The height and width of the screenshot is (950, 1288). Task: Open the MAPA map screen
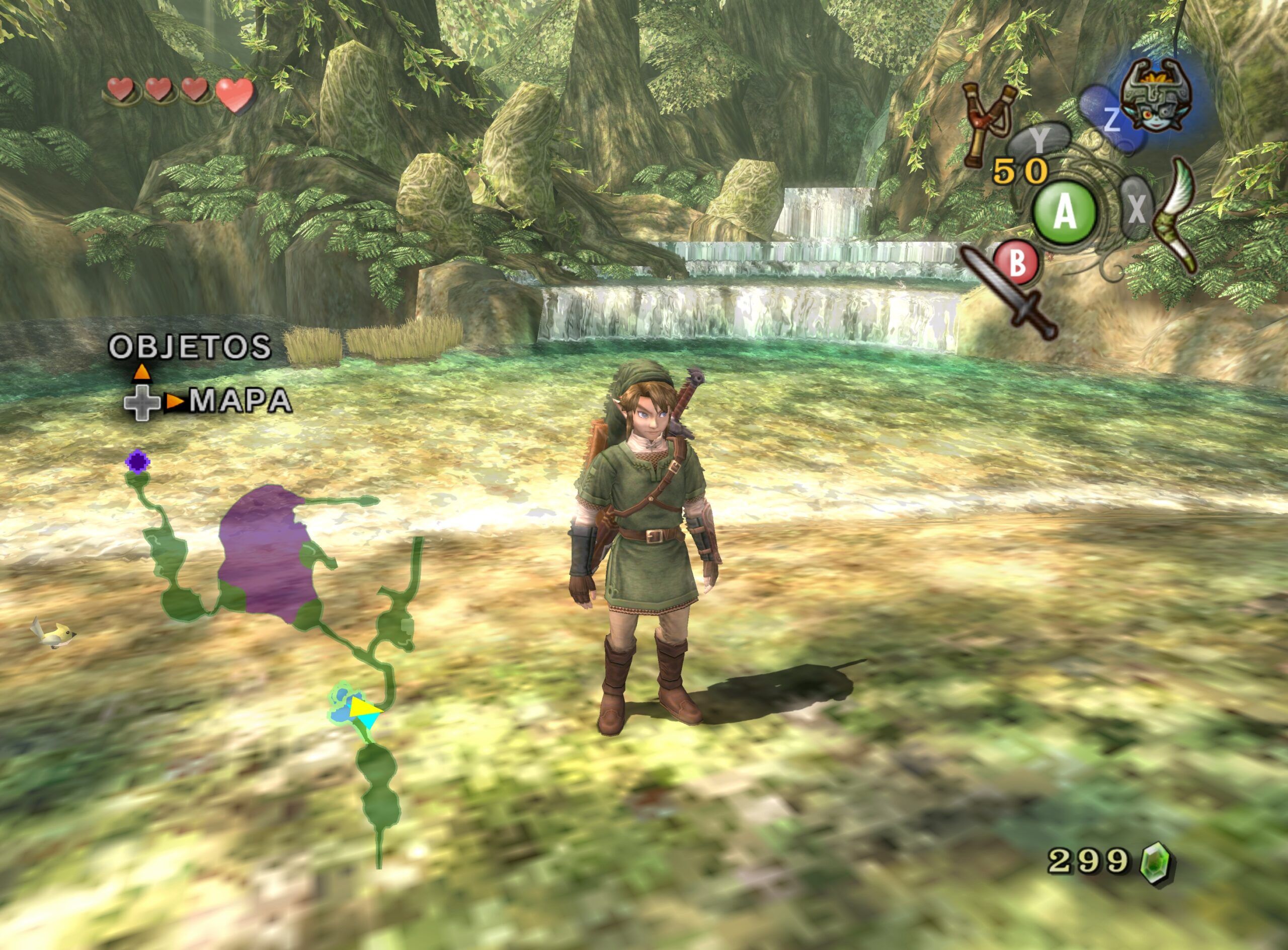[240, 402]
